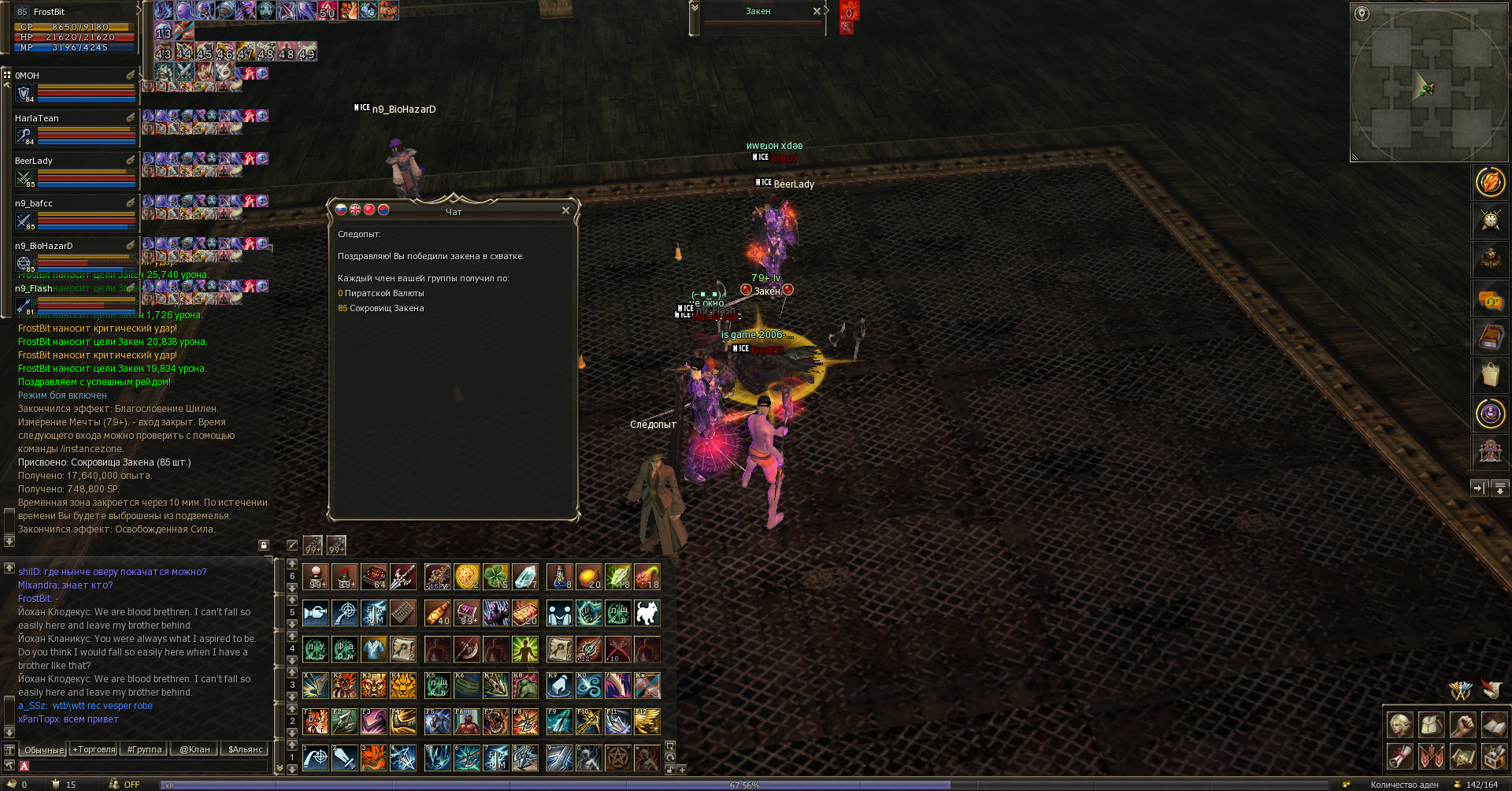Screen dimensions: 1512x791
Task: Switch to the @Клан chat tab
Action: click(195, 749)
